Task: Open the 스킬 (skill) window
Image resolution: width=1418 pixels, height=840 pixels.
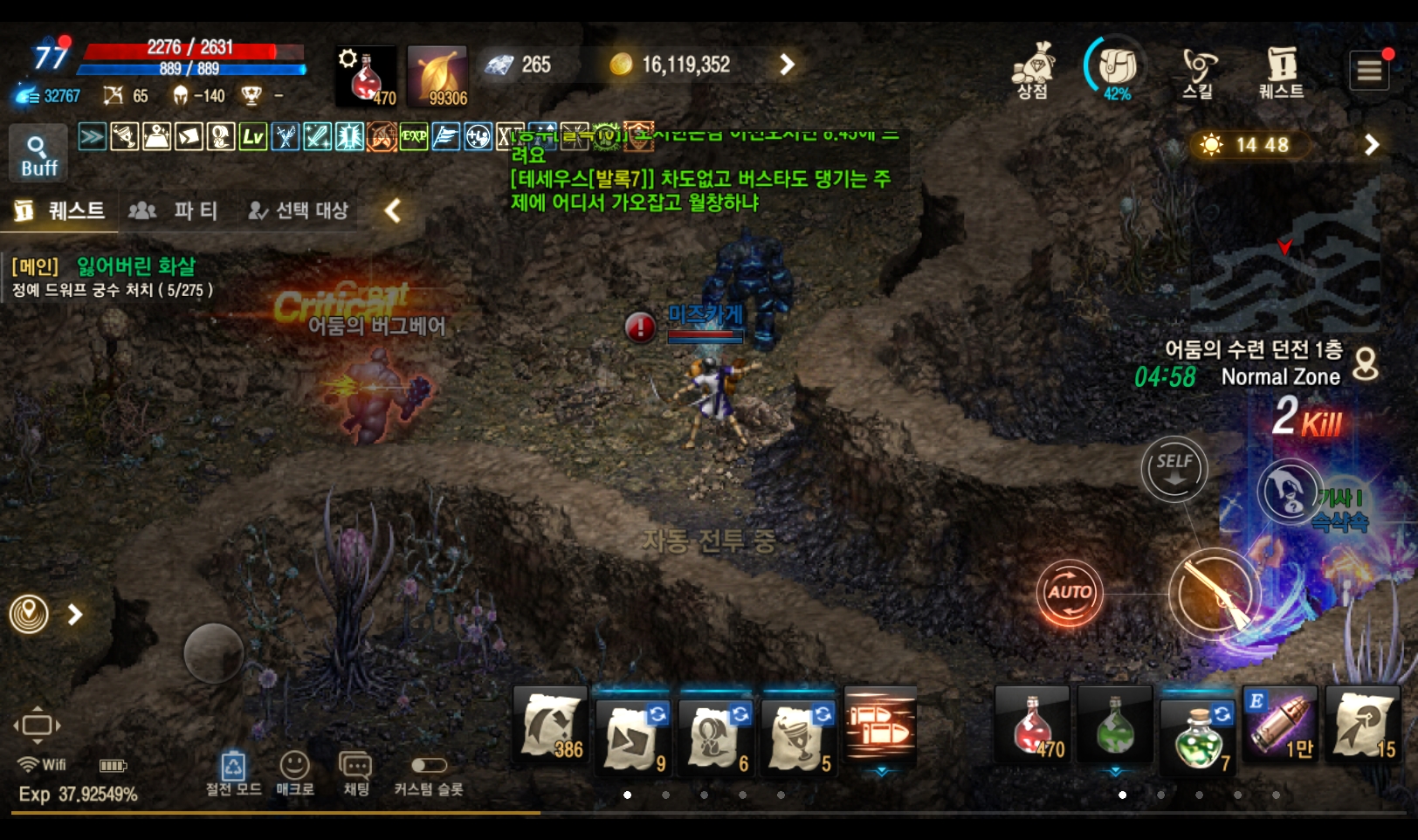Action: coord(1199,70)
